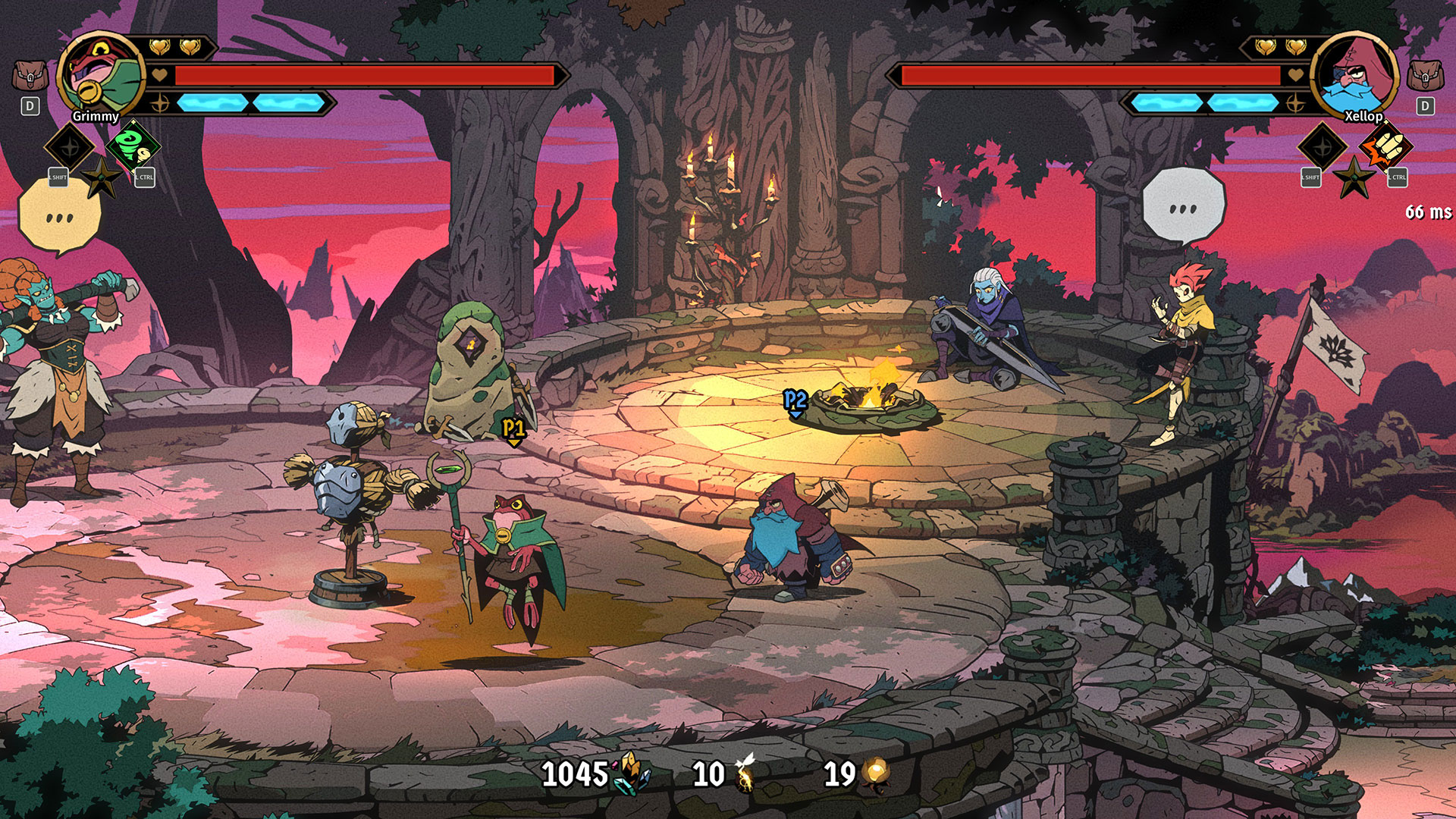Select Xellop's empty compass-star ability slot
This screenshot has height=819, width=1456.
1323,146
